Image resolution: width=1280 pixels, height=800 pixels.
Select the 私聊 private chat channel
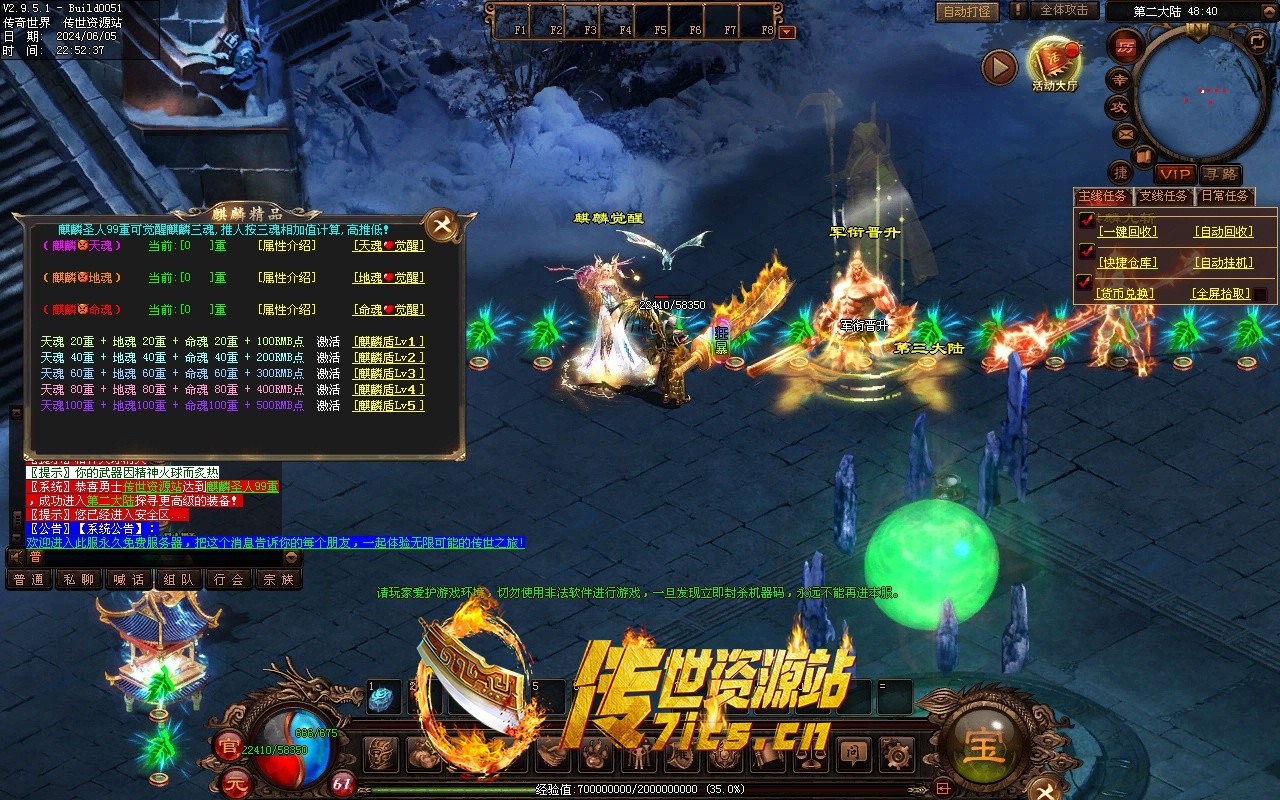[x=79, y=579]
